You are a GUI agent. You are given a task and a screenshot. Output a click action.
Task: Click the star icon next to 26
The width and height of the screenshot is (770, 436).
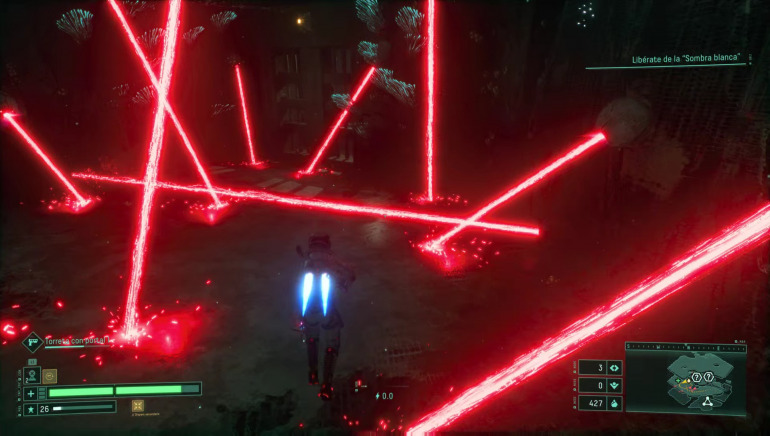point(31,408)
